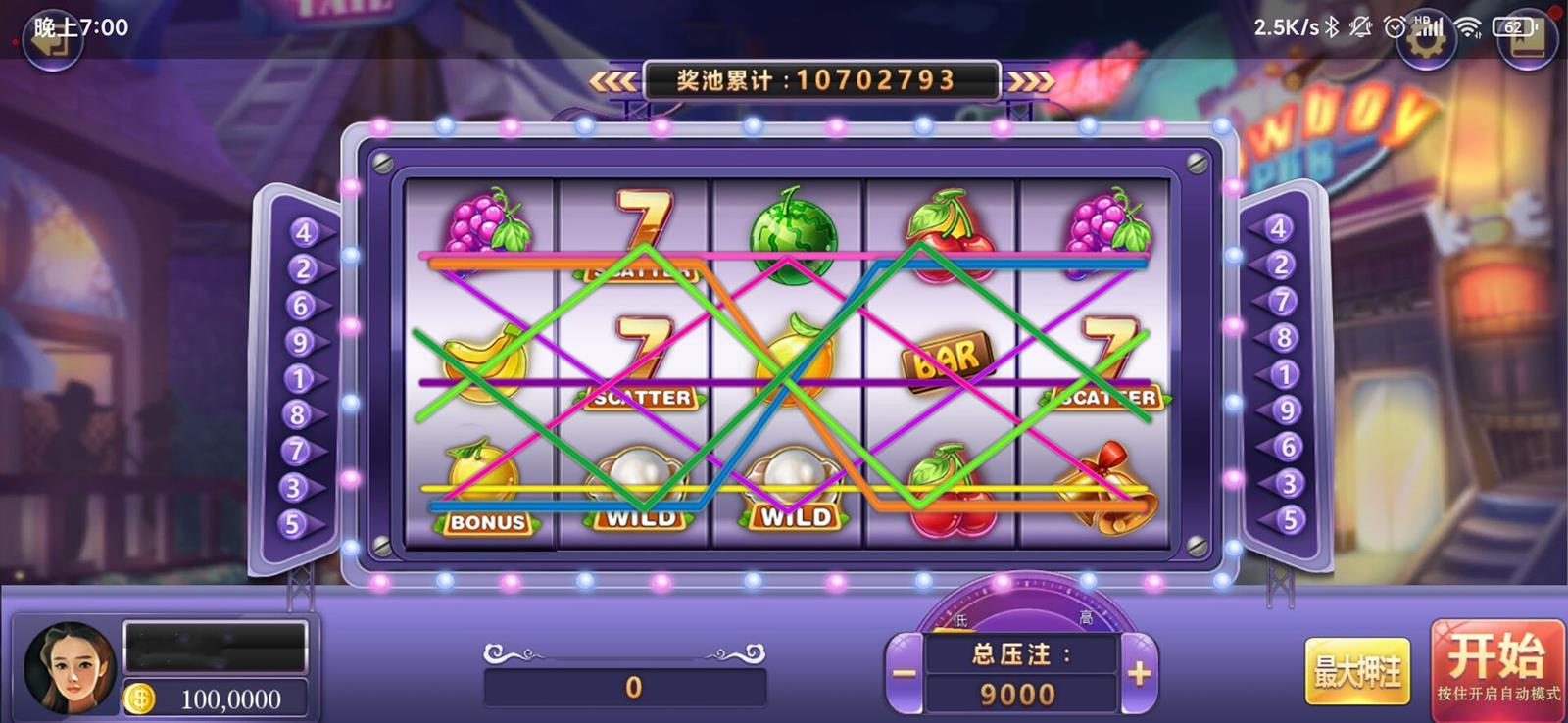Tap the back arrow to exit the slot machine

51,39
